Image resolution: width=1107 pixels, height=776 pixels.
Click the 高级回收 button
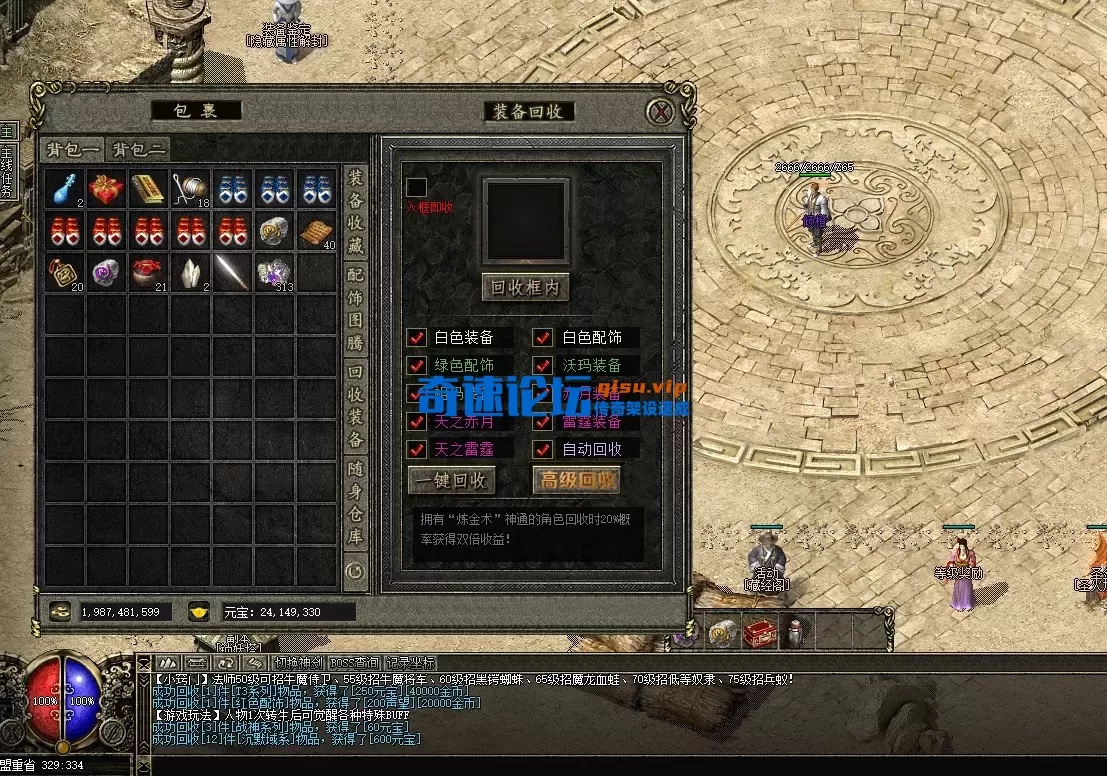pyautogui.click(x=576, y=480)
